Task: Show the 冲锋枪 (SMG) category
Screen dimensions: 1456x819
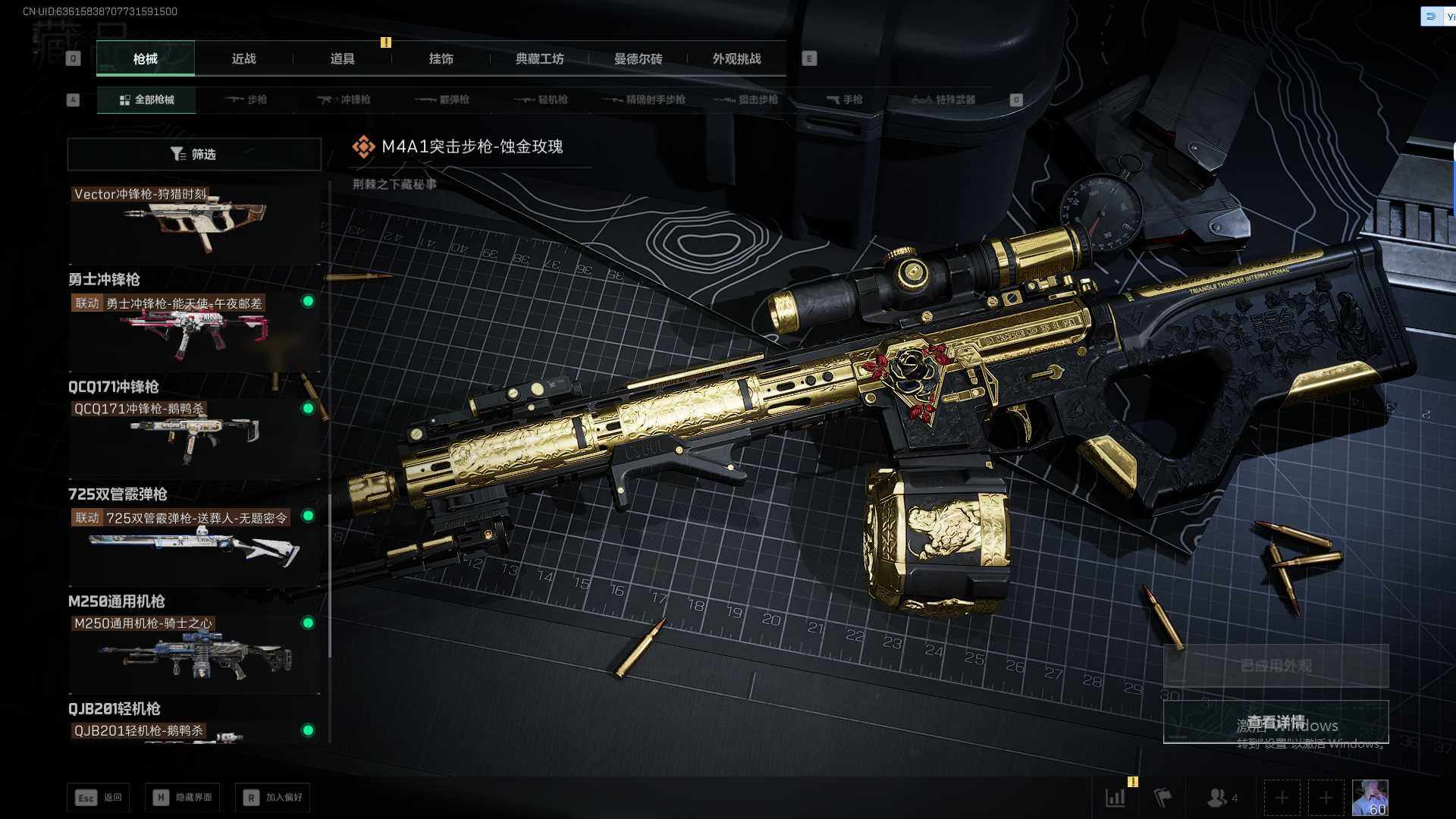Action: (344, 99)
